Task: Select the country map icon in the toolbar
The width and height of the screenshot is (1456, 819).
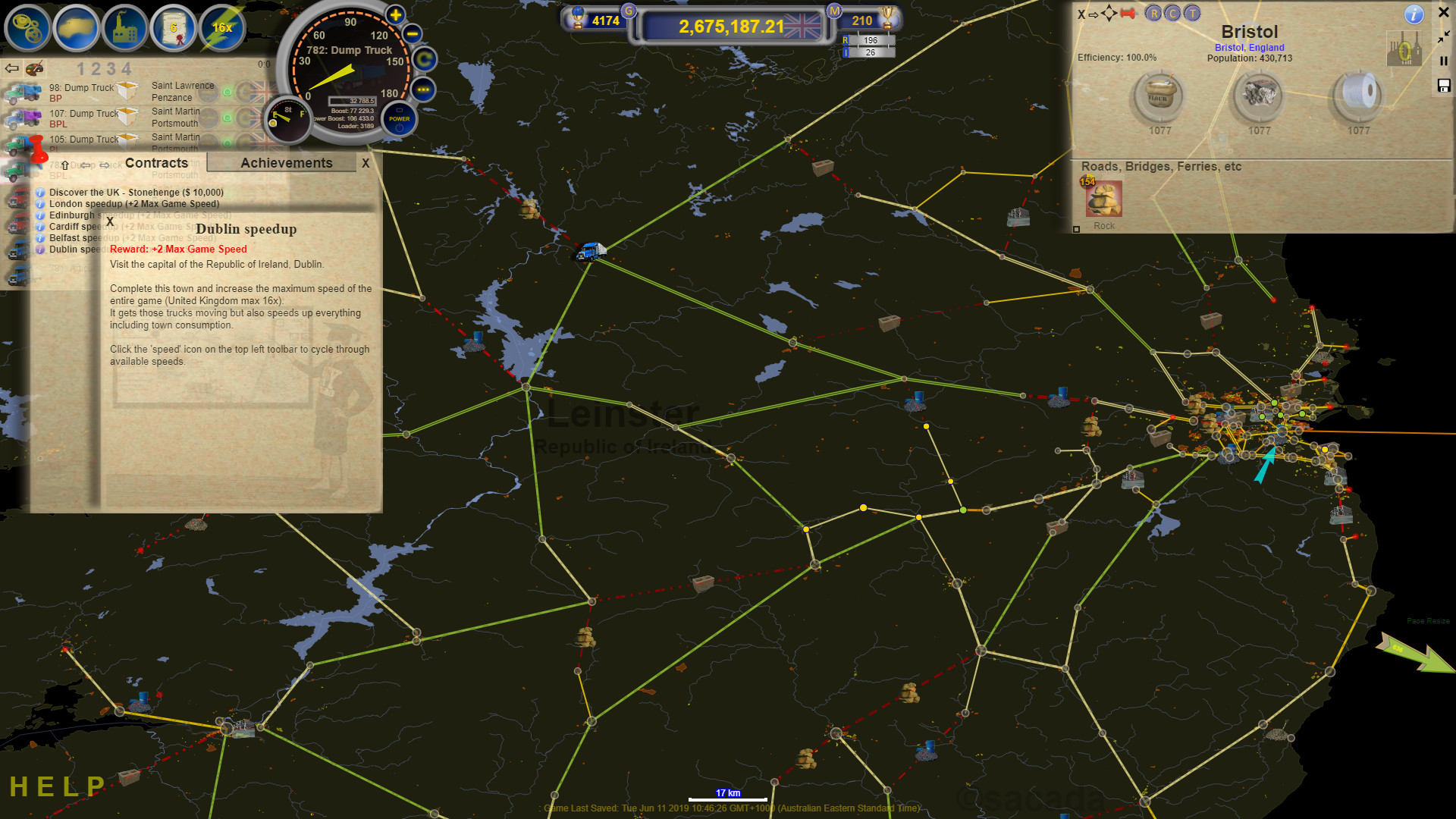Action: (x=77, y=28)
